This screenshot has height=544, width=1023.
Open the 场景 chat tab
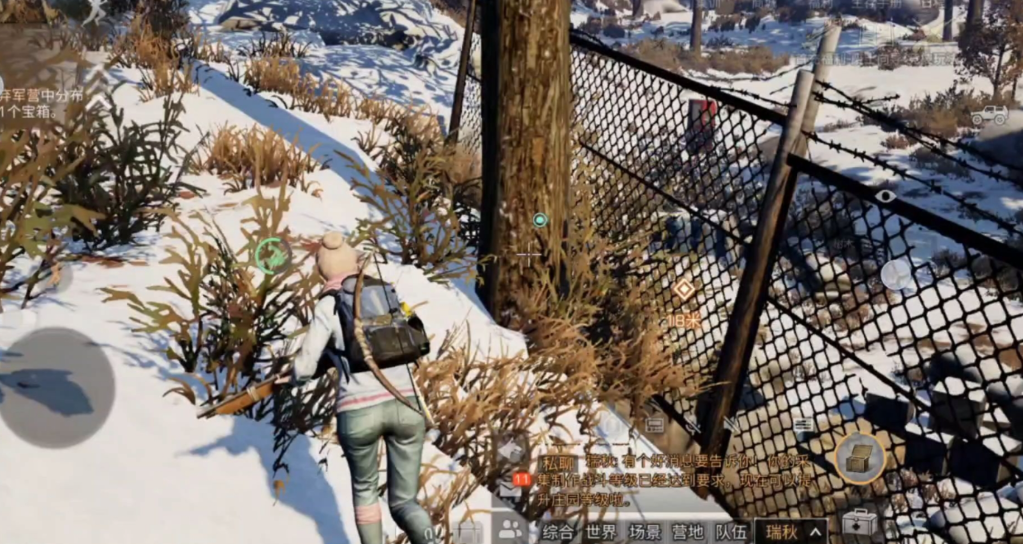pyautogui.click(x=645, y=531)
